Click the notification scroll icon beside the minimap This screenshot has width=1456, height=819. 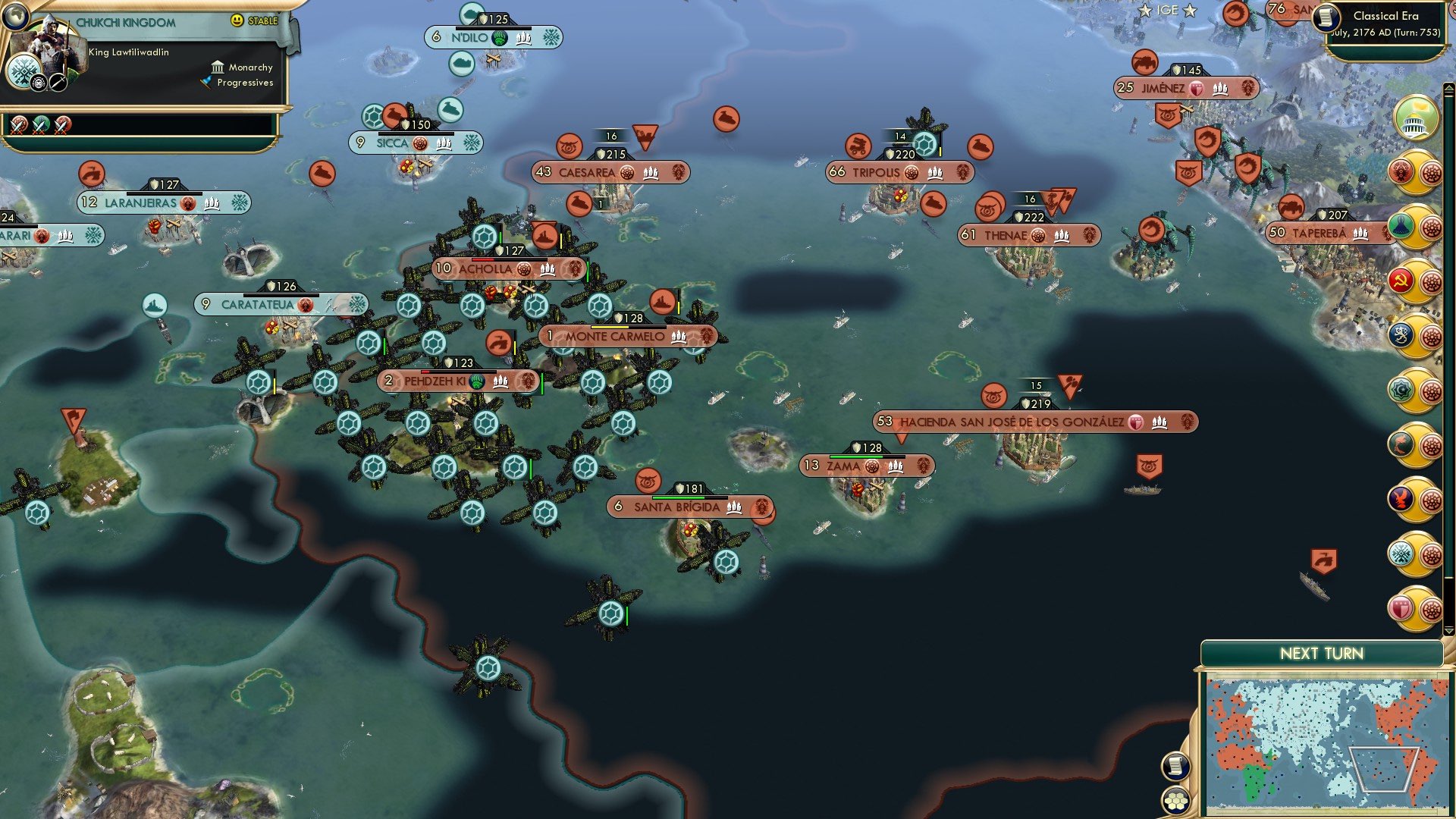point(1175,767)
